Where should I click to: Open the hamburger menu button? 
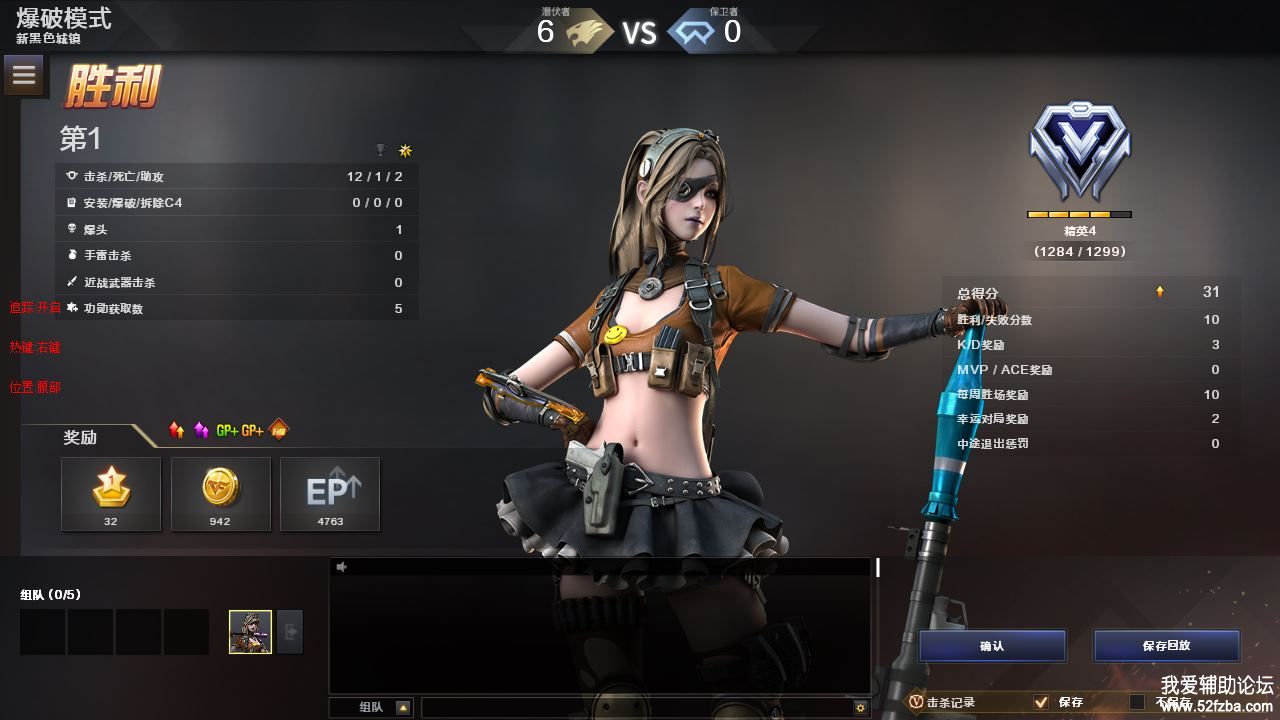pyautogui.click(x=25, y=75)
